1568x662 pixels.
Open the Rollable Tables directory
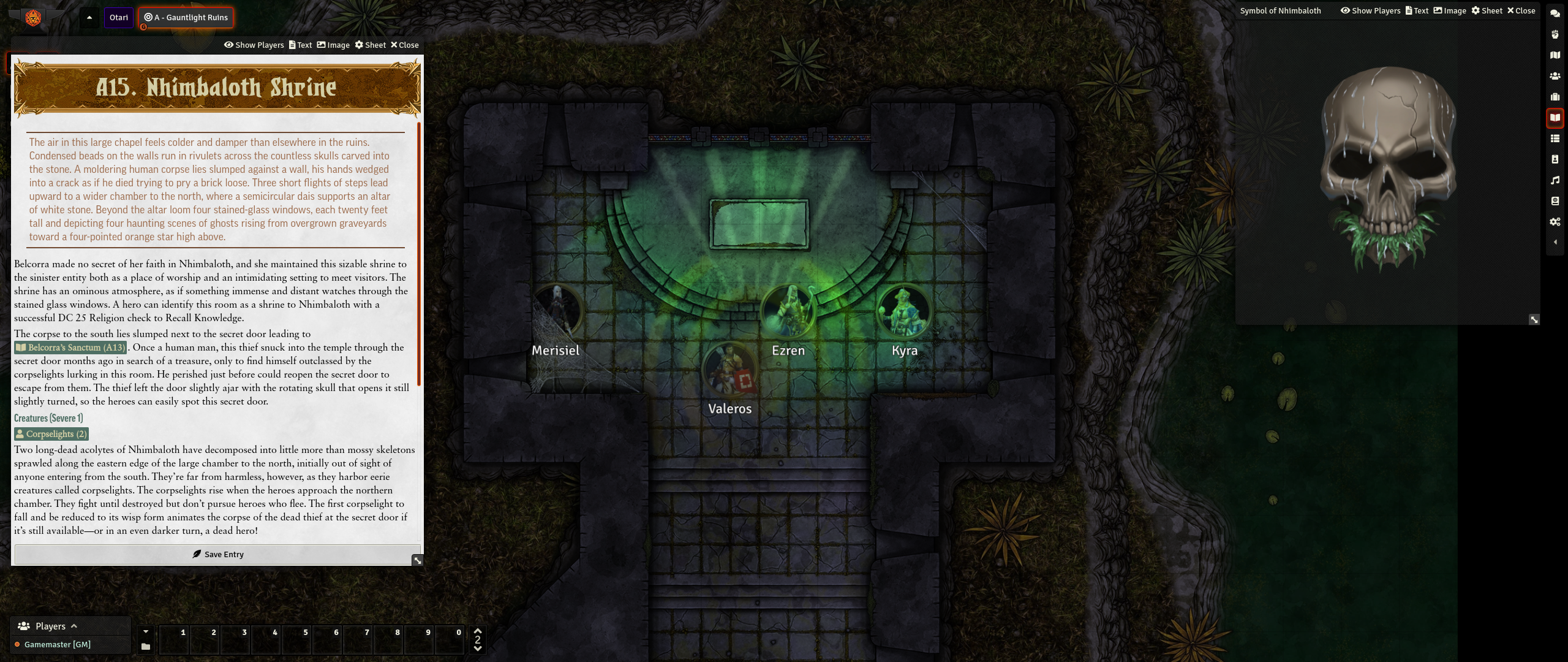point(1556,138)
